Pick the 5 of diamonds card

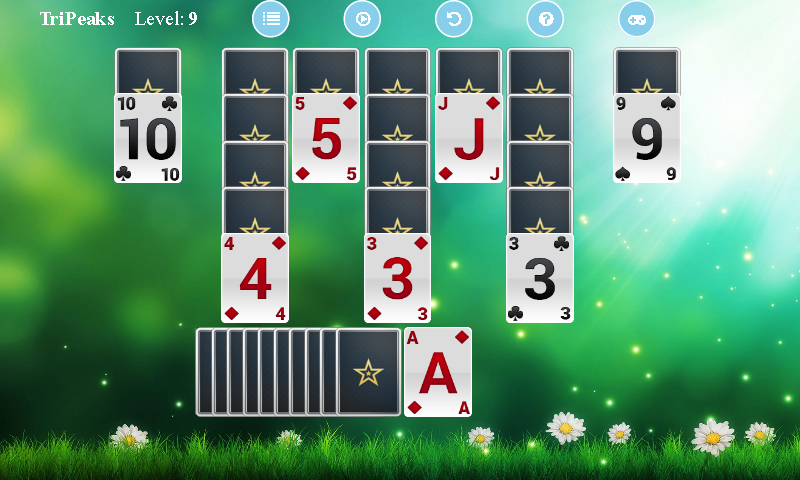[326, 139]
